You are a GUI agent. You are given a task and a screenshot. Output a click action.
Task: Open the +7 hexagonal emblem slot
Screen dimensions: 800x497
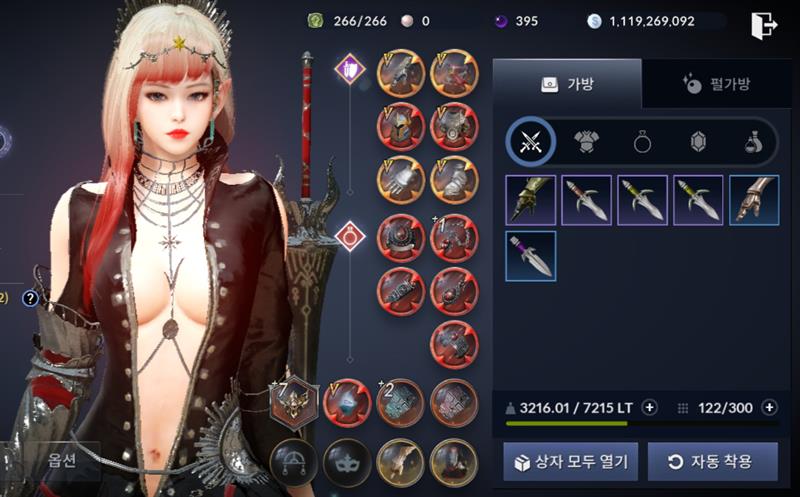click(x=294, y=404)
